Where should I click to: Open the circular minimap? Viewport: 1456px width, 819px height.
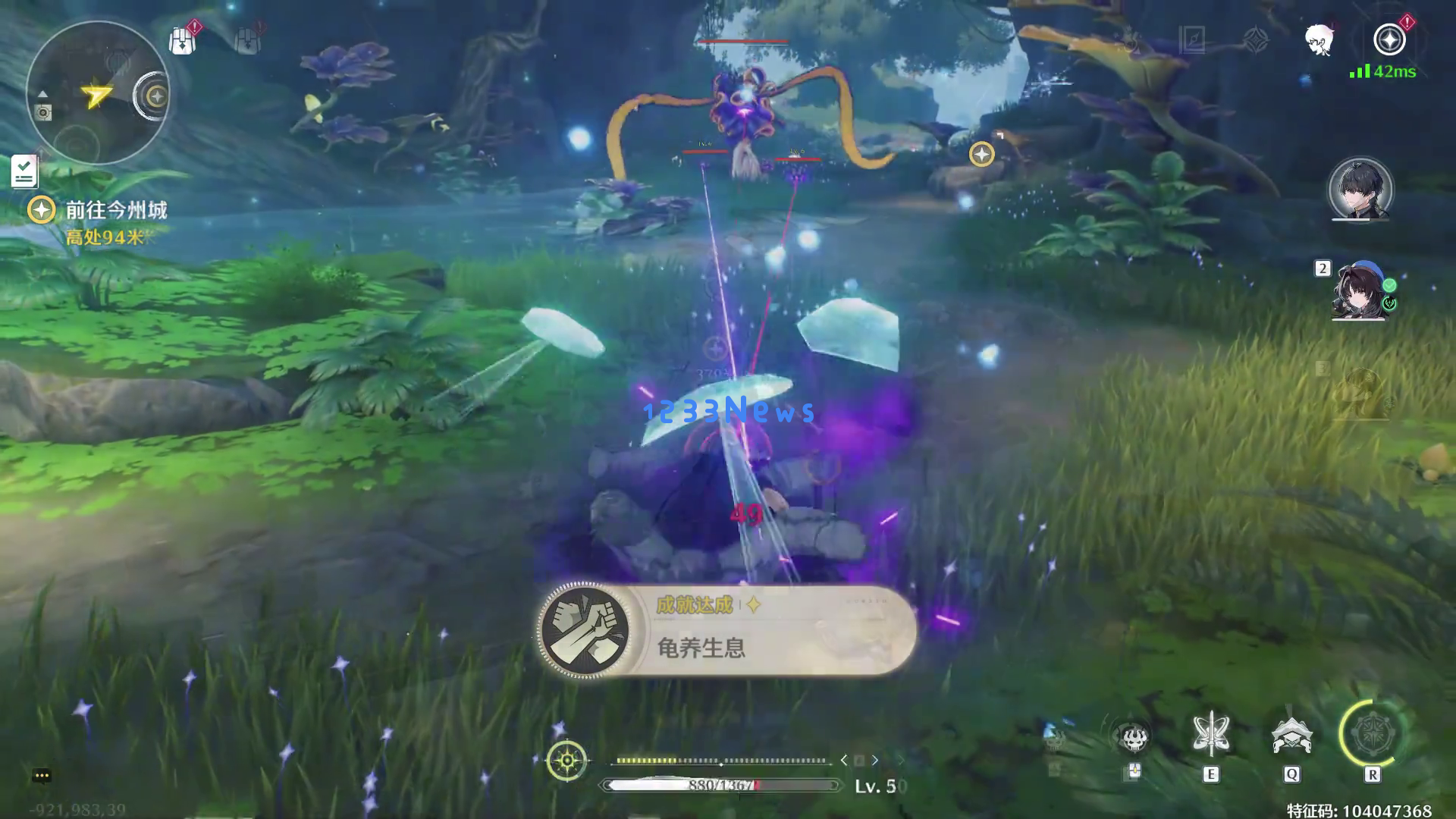pyautogui.click(x=96, y=93)
